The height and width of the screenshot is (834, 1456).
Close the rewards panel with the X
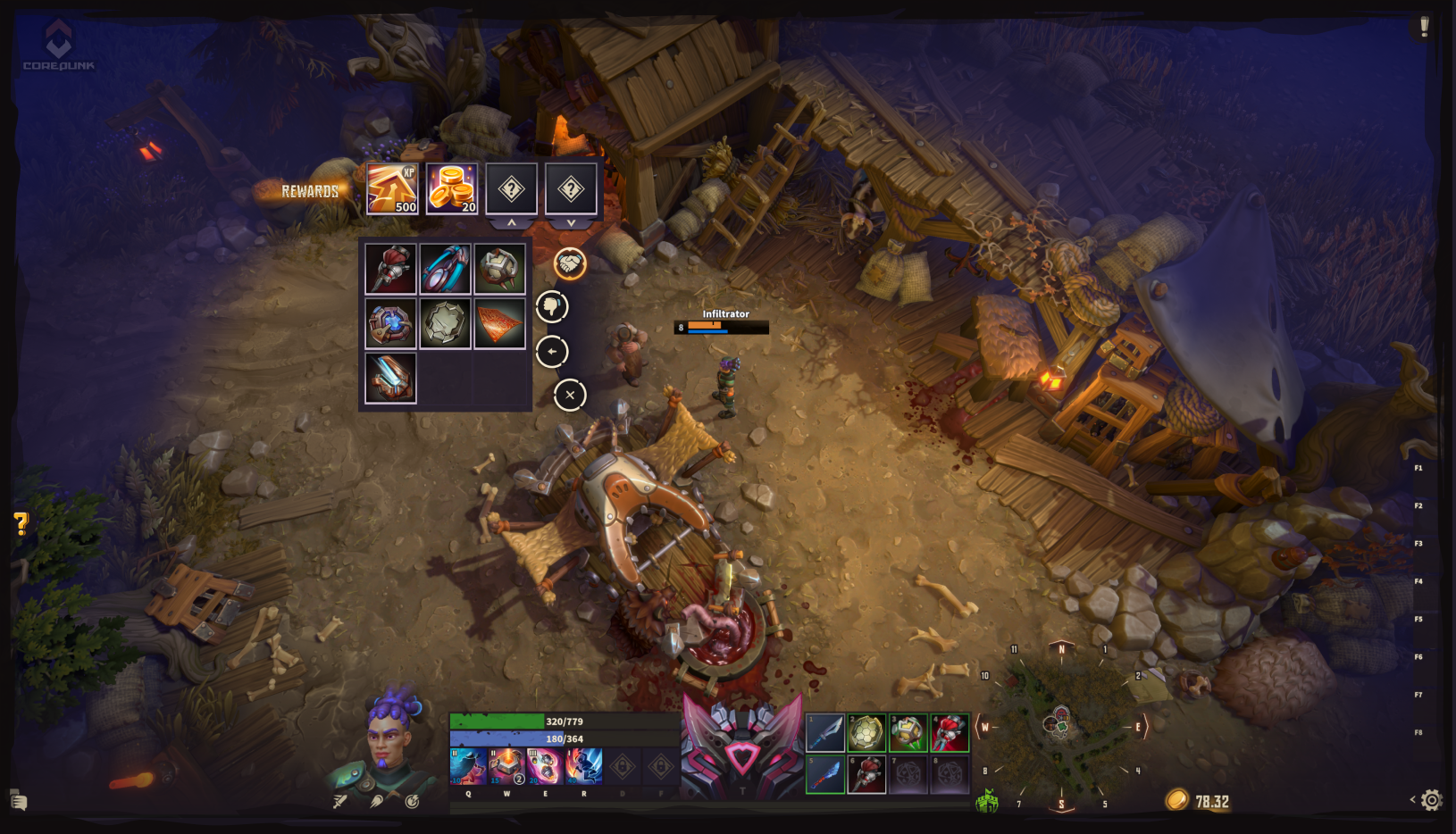click(x=570, y=395)
